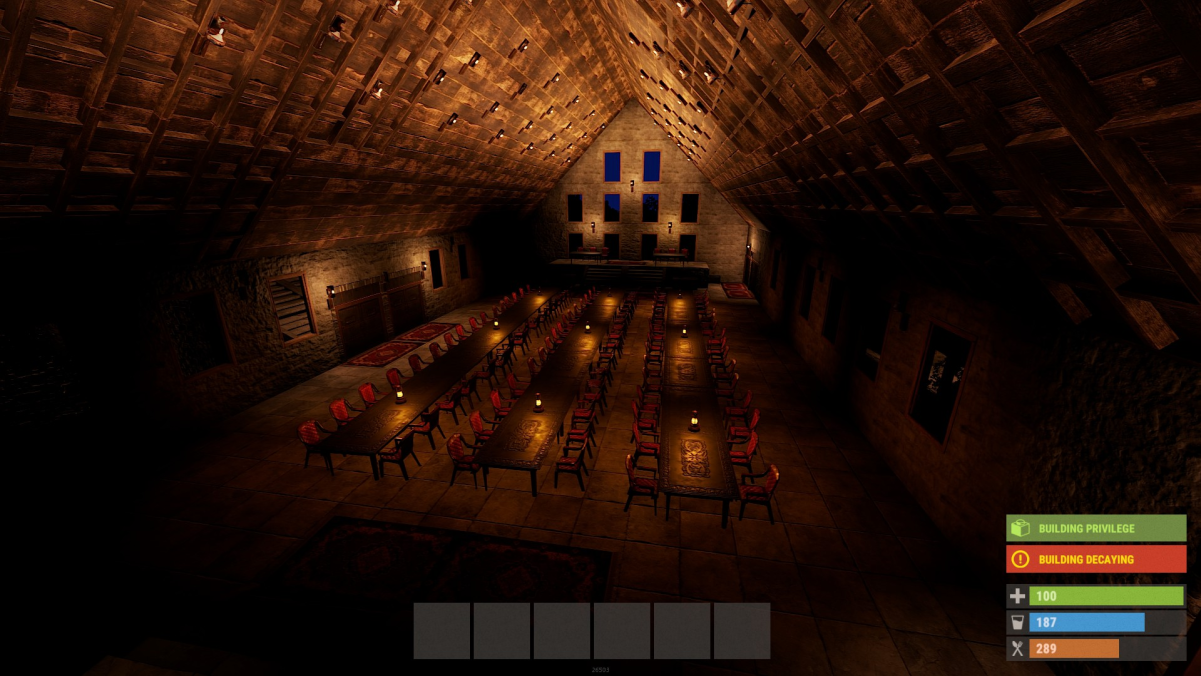Click the Building Privilege status notice
Image resolution: width=1201 pixels, height=676 pixels.
(1096, 528)
